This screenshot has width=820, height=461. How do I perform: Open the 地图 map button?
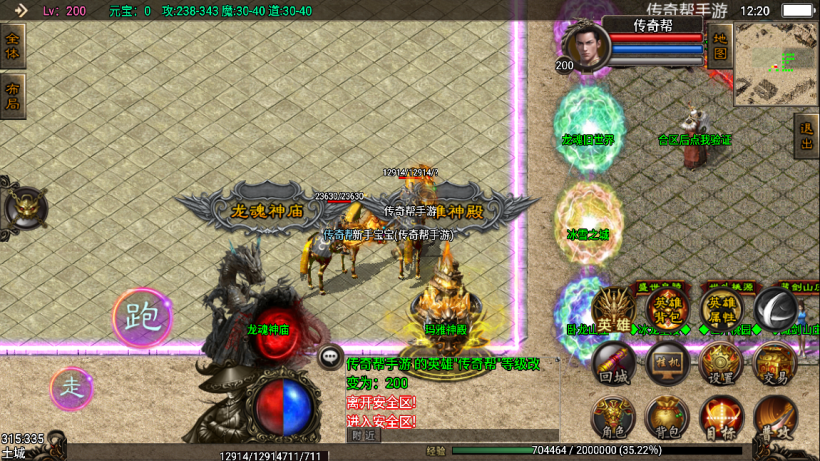click(720, 49)
